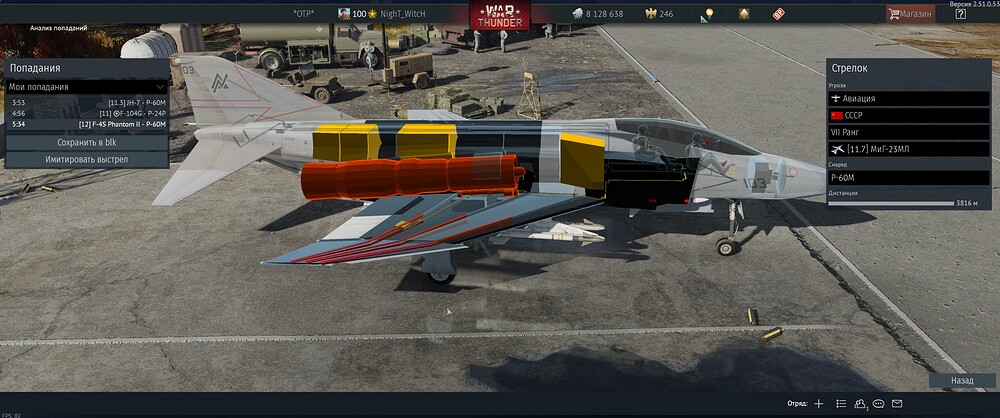Screen dimensions: 1000x418
Task: Select the "Авиация" threat type field
Action: tap(908, 99)
